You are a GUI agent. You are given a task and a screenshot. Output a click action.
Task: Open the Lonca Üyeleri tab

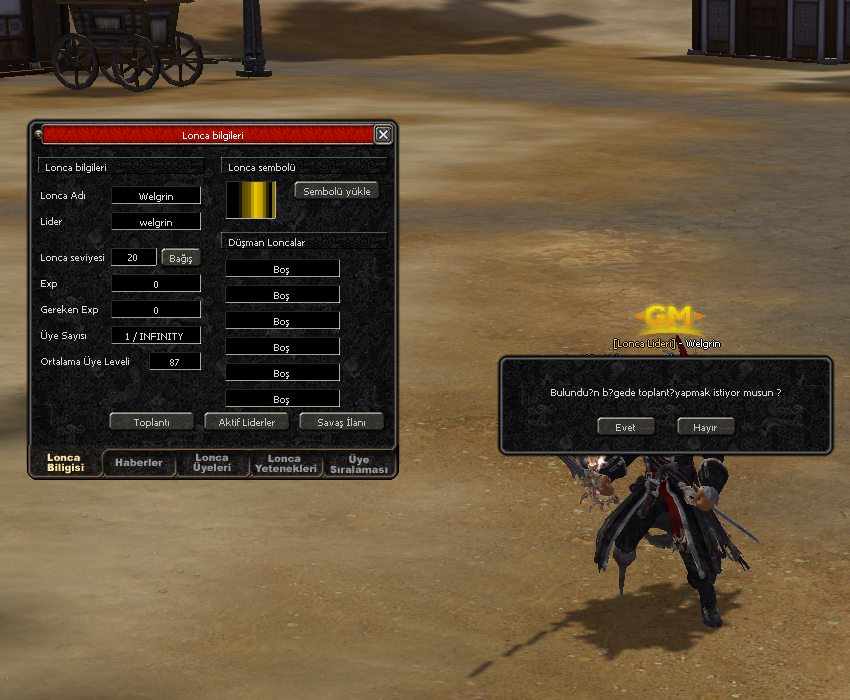212,463
